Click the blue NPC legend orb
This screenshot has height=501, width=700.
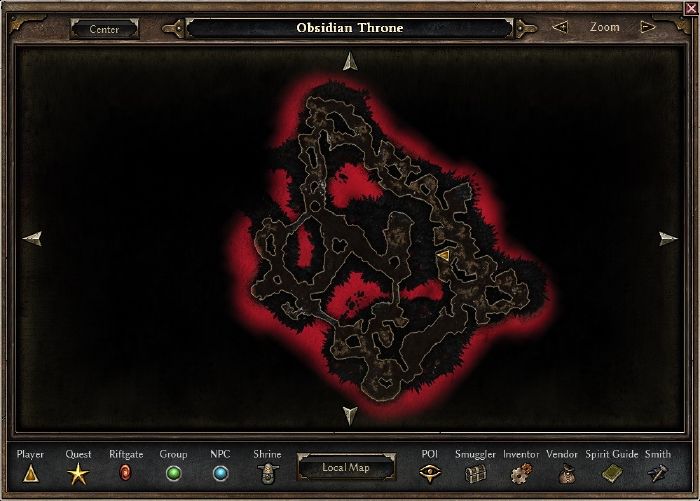220,473
